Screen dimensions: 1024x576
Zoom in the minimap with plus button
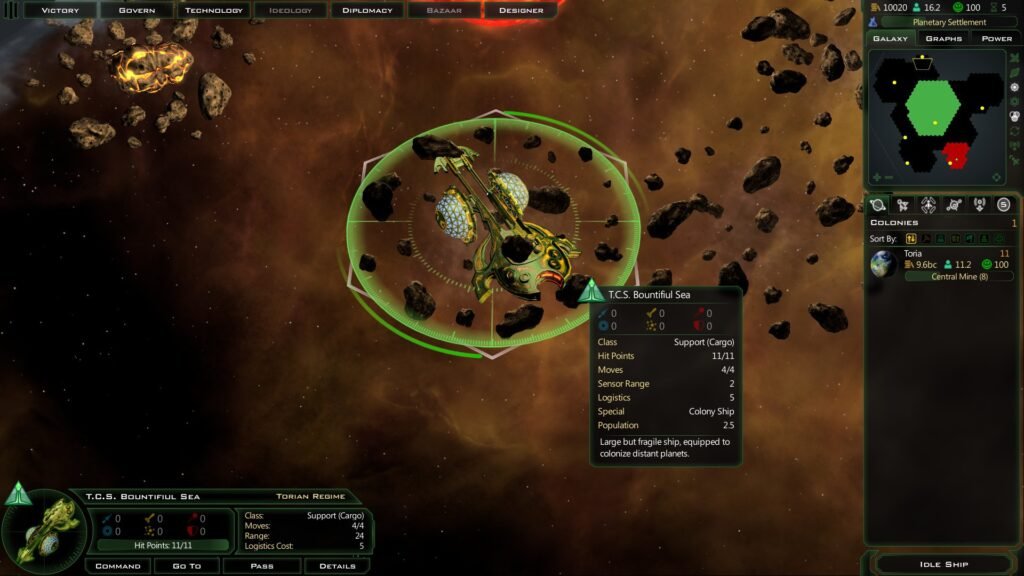[876, 178]
